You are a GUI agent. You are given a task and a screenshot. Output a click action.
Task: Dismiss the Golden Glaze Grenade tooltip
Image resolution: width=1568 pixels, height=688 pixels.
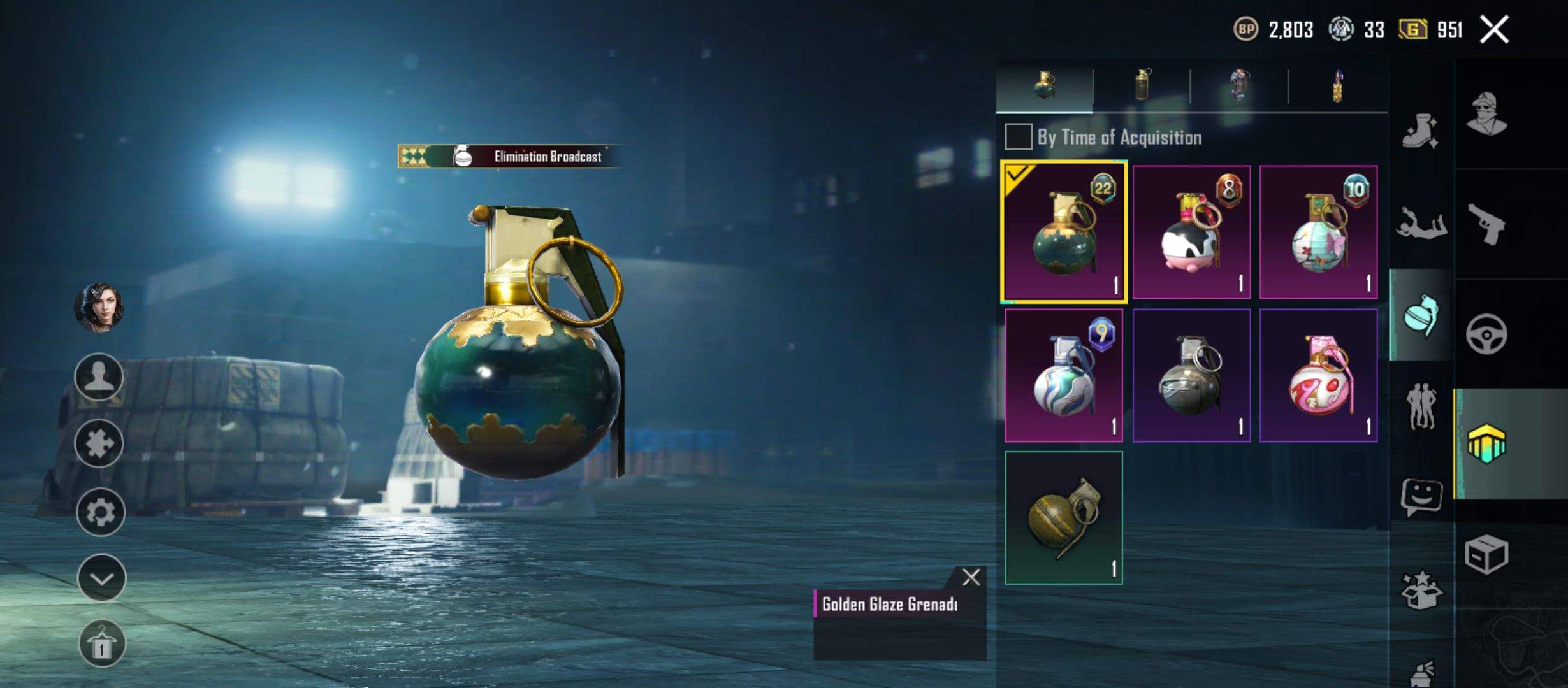971,577
